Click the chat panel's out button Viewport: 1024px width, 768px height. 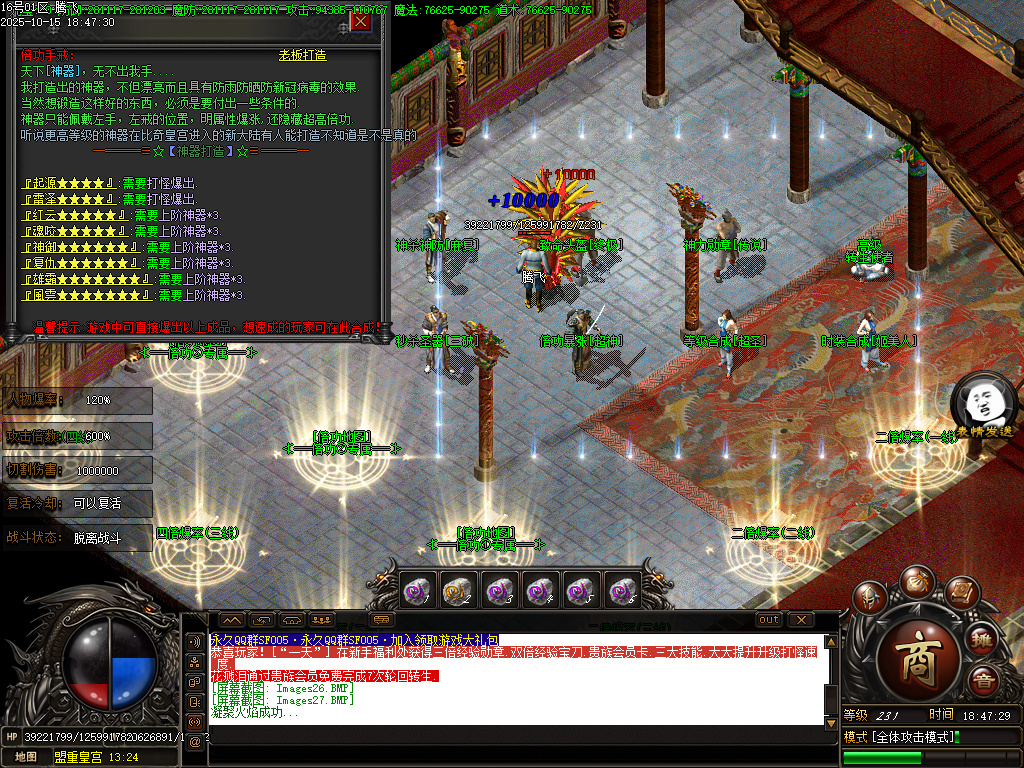point(768,620)
